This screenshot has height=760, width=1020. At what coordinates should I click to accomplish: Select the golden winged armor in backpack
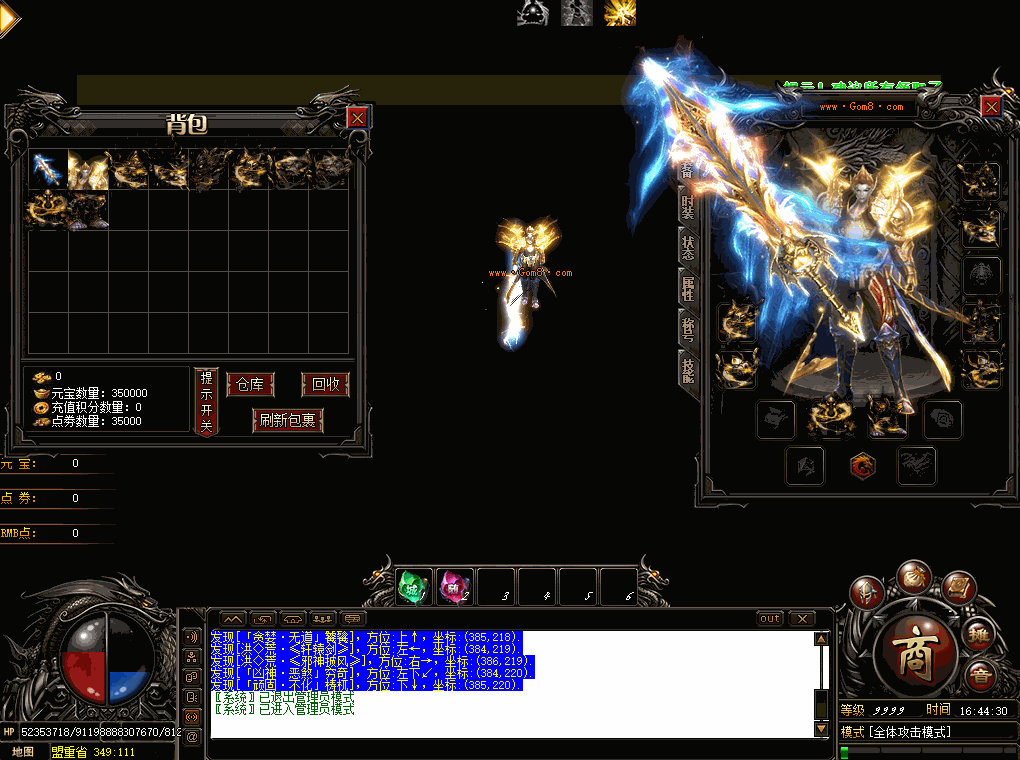[x=87, y=169]
